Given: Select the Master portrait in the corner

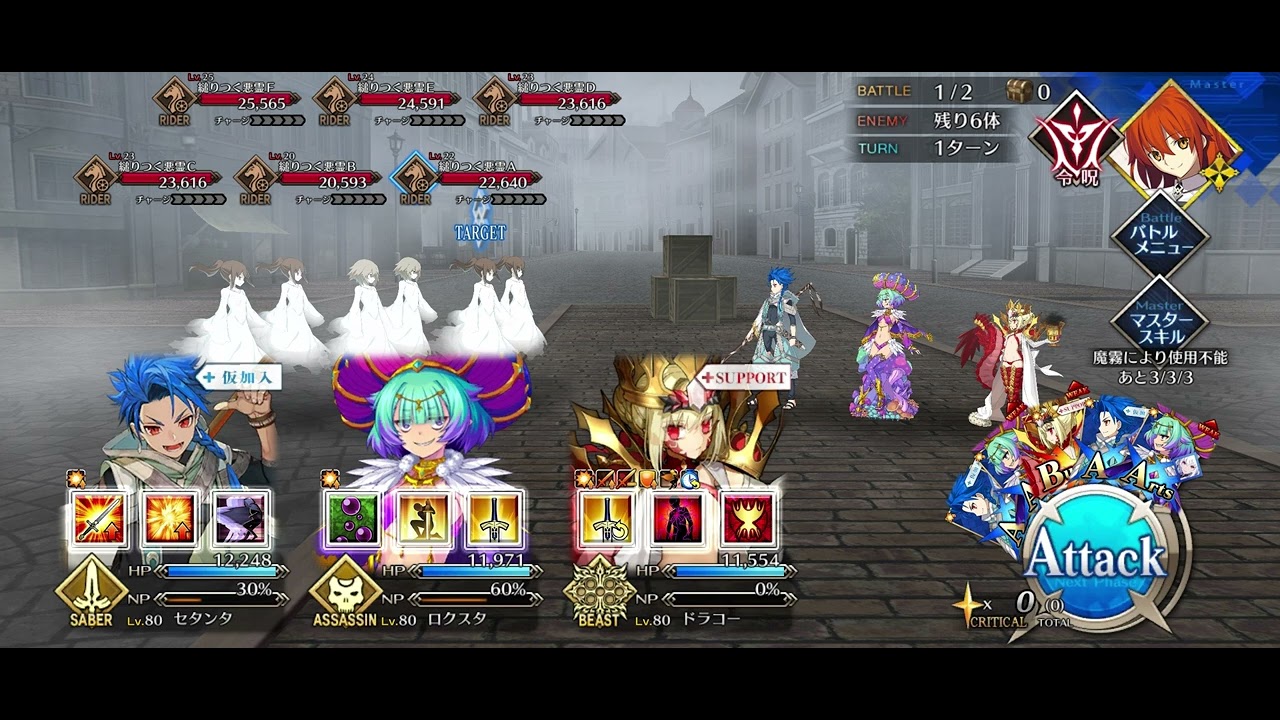Looking at the screenshot, I should pyautogui.click(x=1178, y=140).
